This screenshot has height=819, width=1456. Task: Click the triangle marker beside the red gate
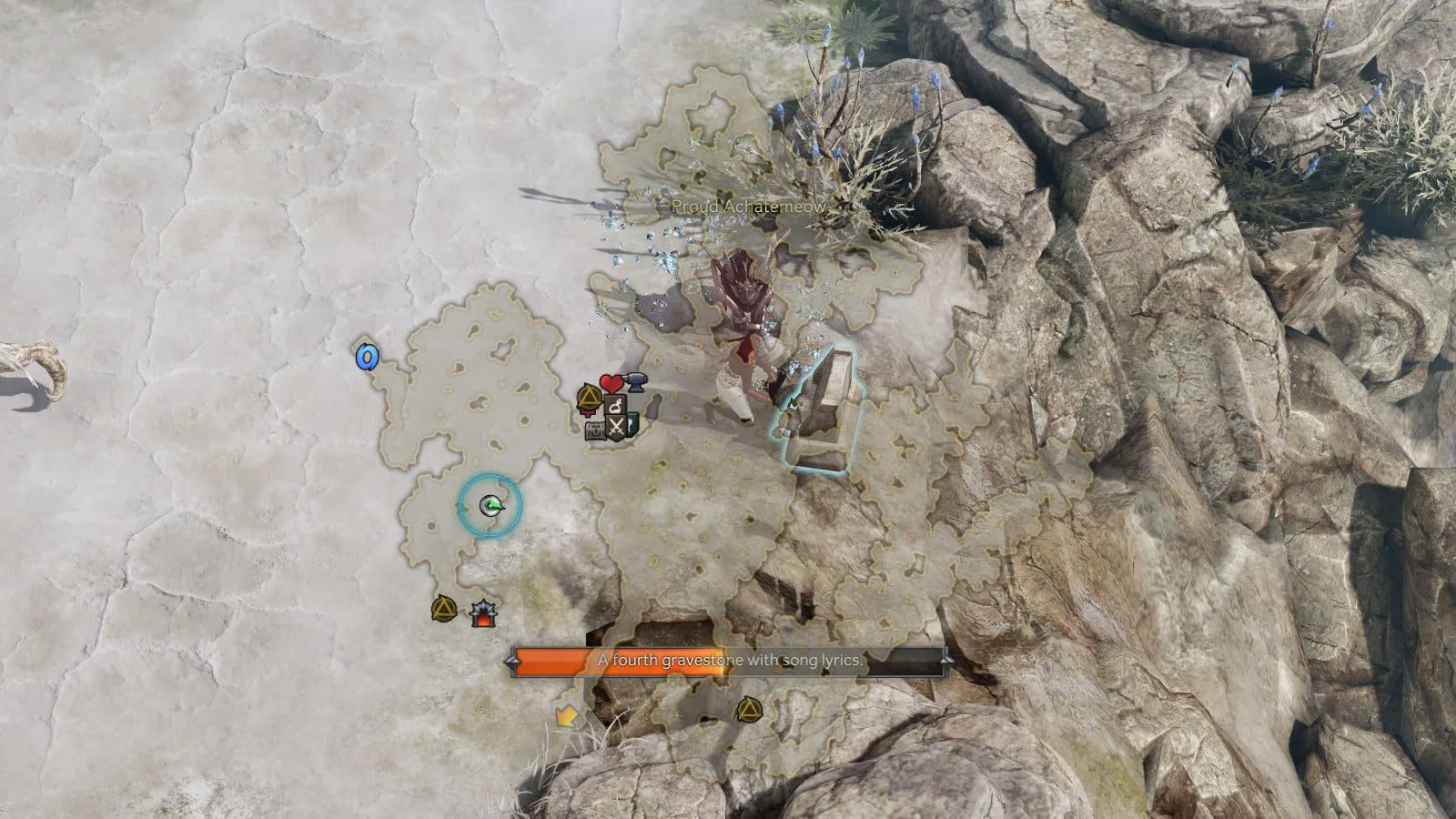click(444, 608)
